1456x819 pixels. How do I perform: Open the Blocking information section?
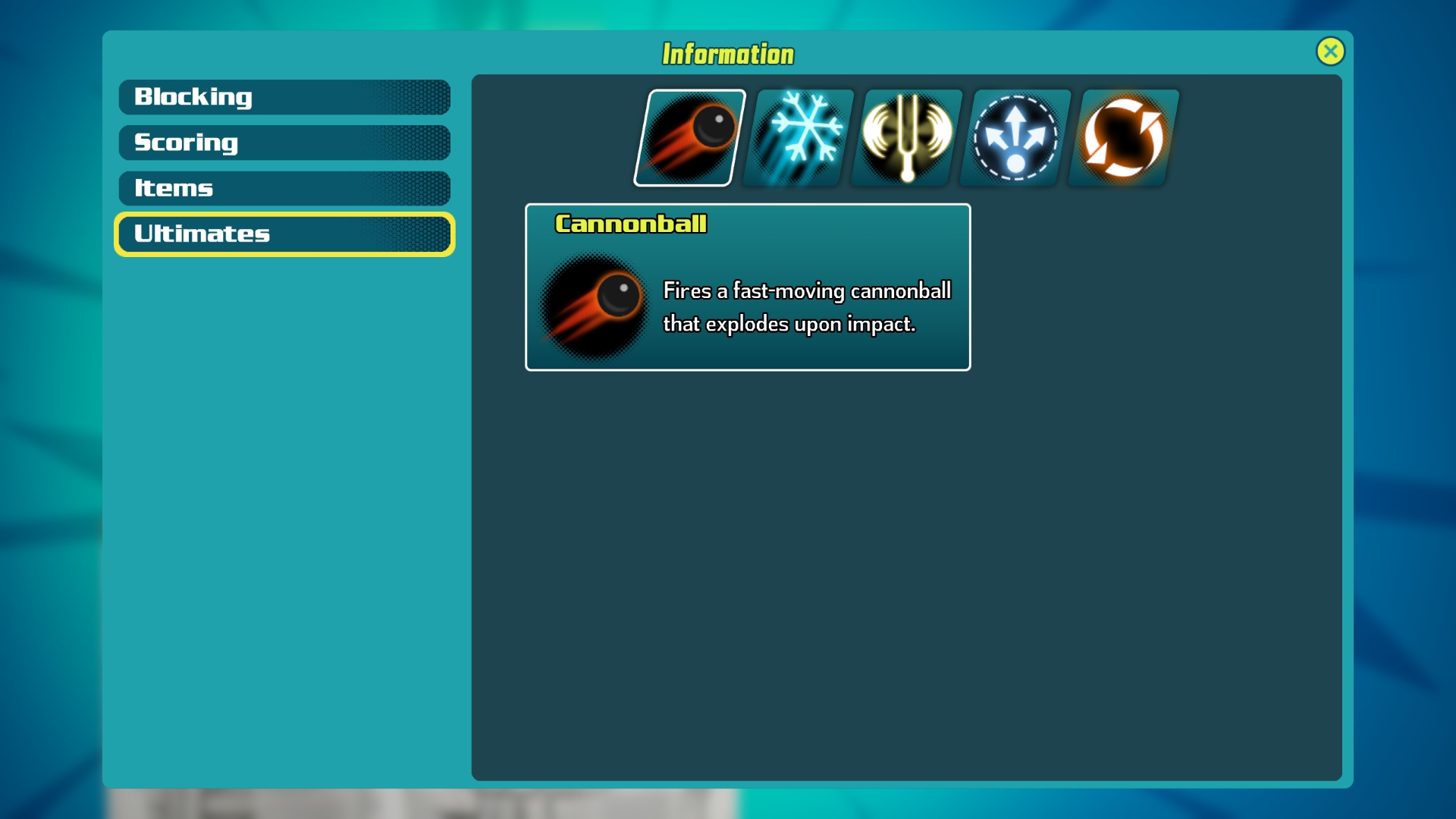click(284, 97)
